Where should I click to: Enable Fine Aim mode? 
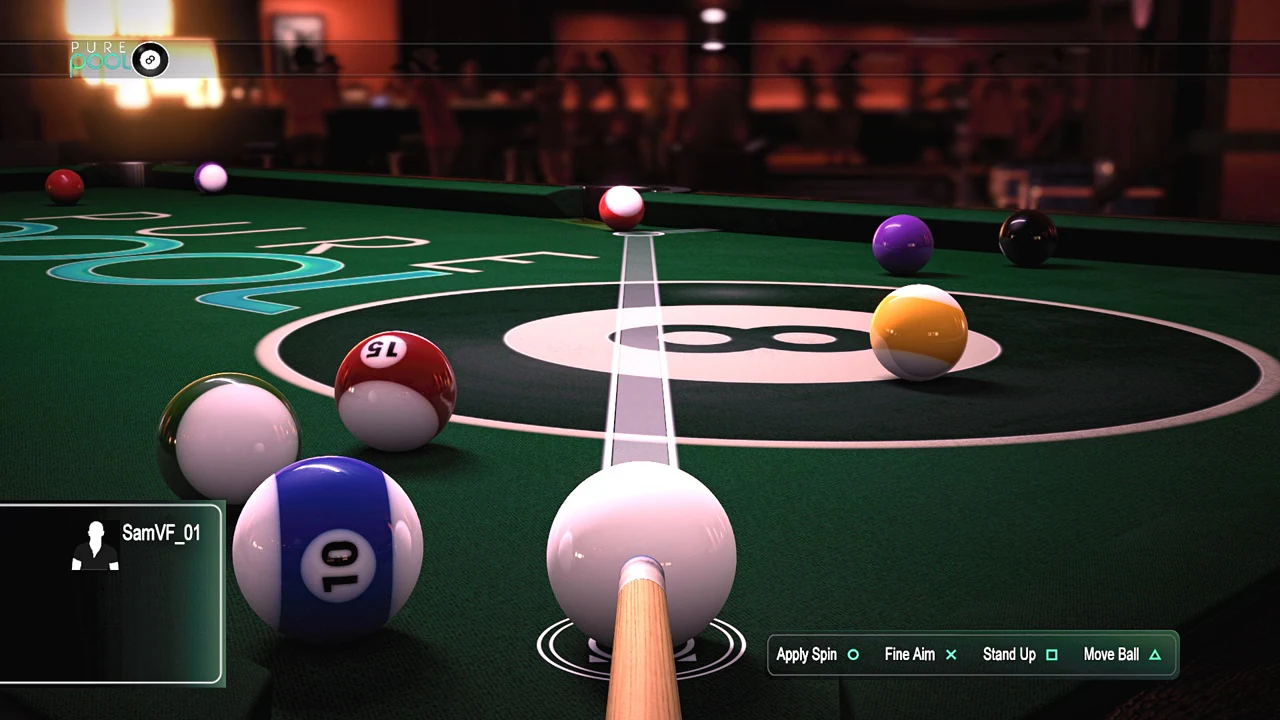909,654
